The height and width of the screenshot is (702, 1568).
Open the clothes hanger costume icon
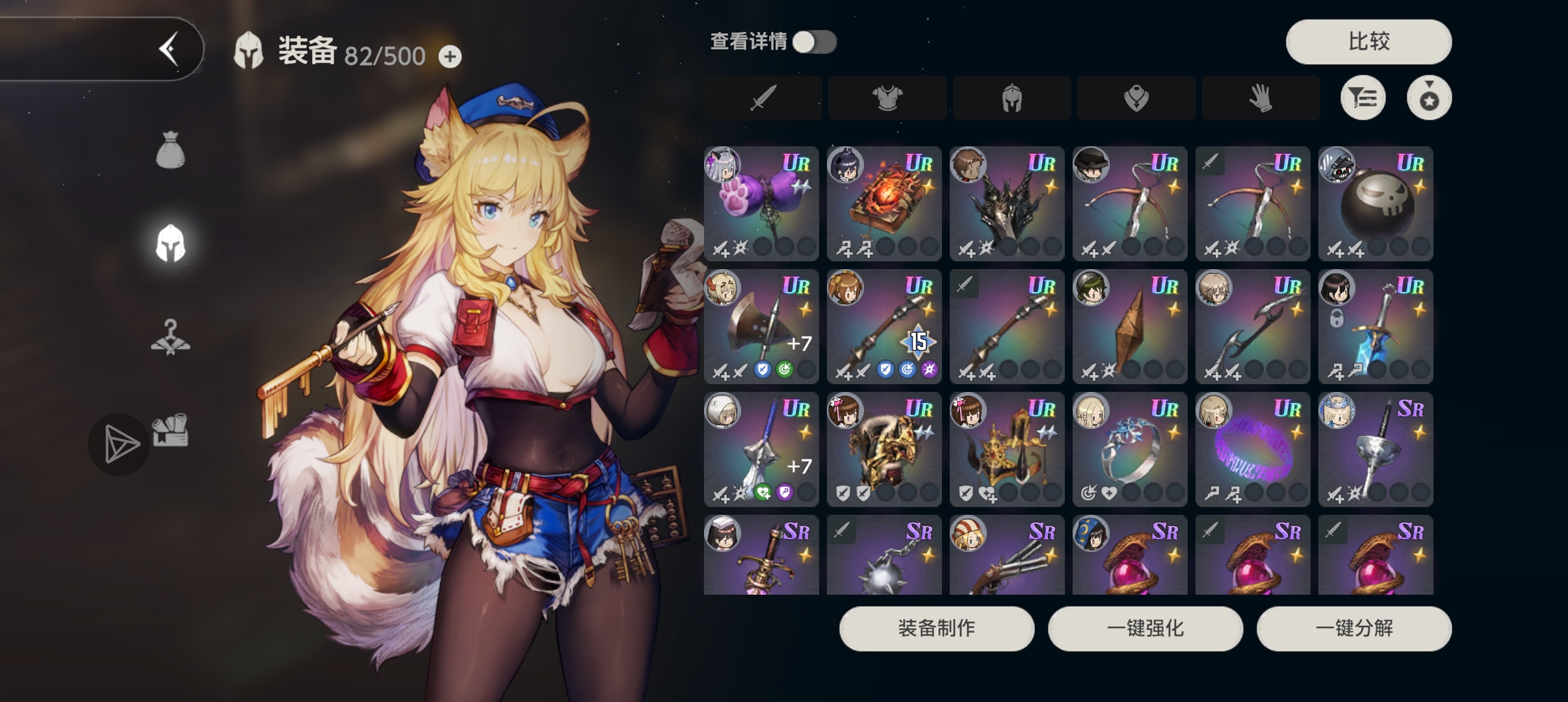pyautogui.click(x=171, y=338)
